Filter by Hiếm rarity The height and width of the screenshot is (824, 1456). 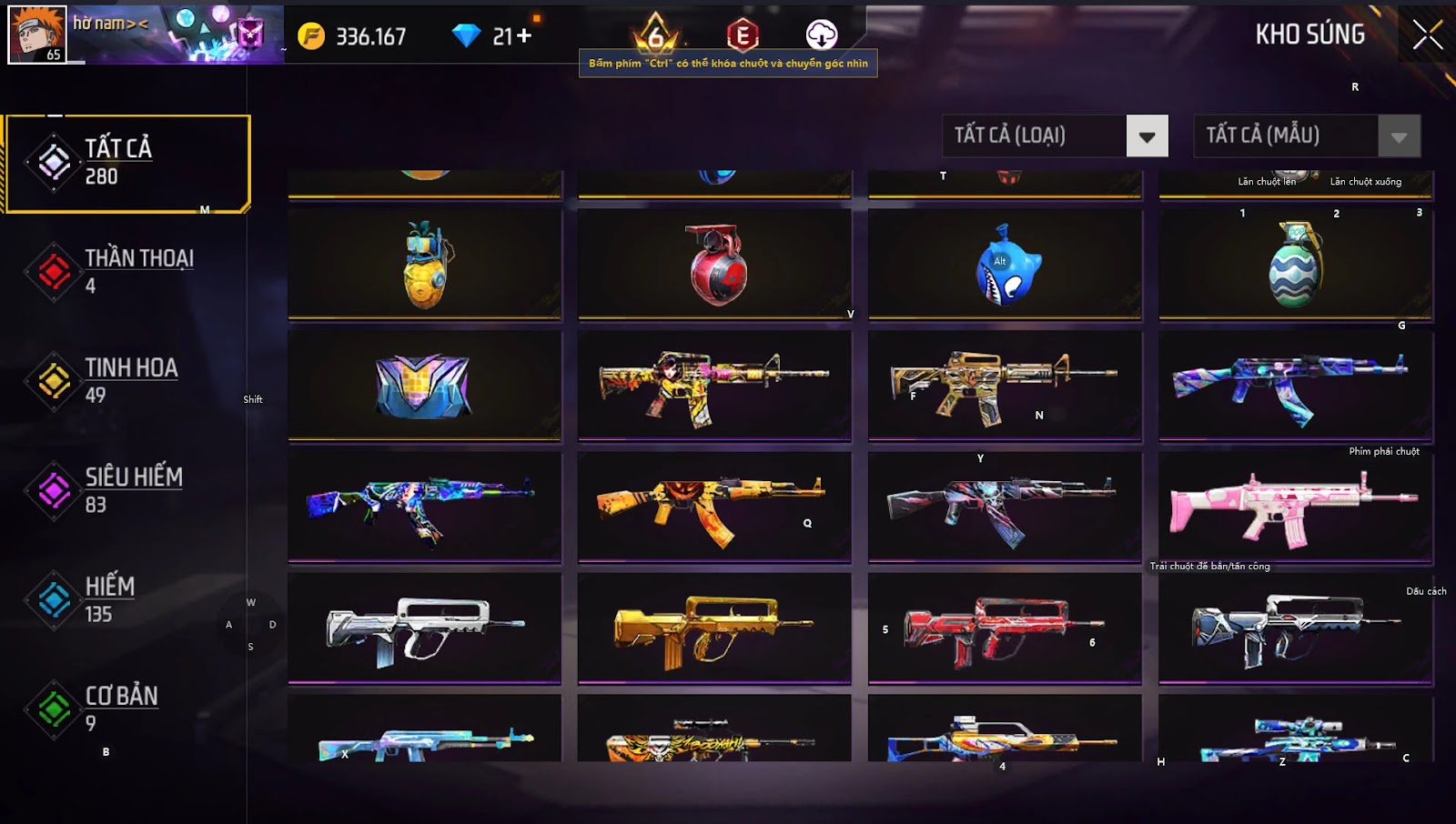[x=127, y=599]
